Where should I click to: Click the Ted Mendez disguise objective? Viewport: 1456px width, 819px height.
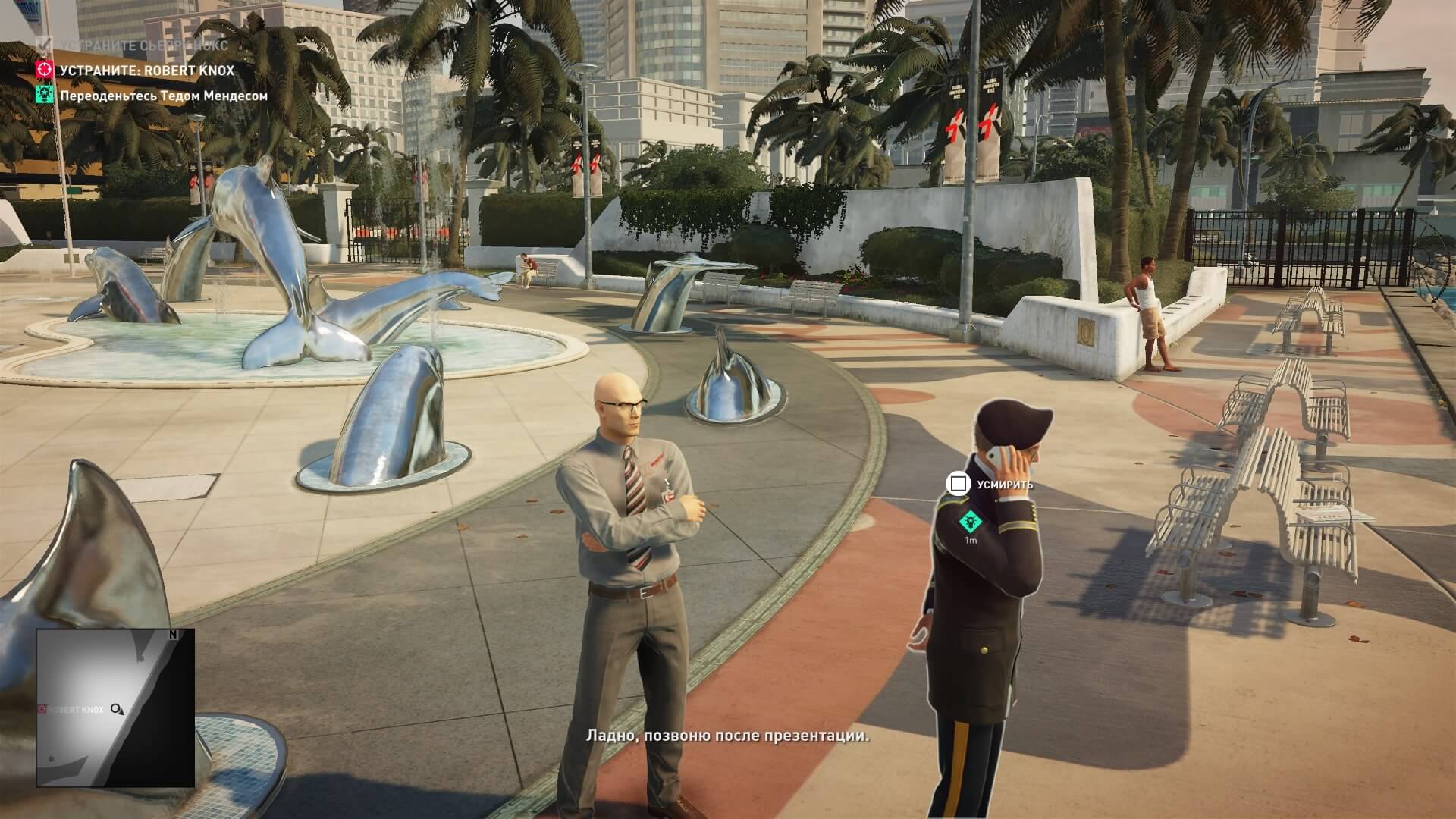point(163,96)
